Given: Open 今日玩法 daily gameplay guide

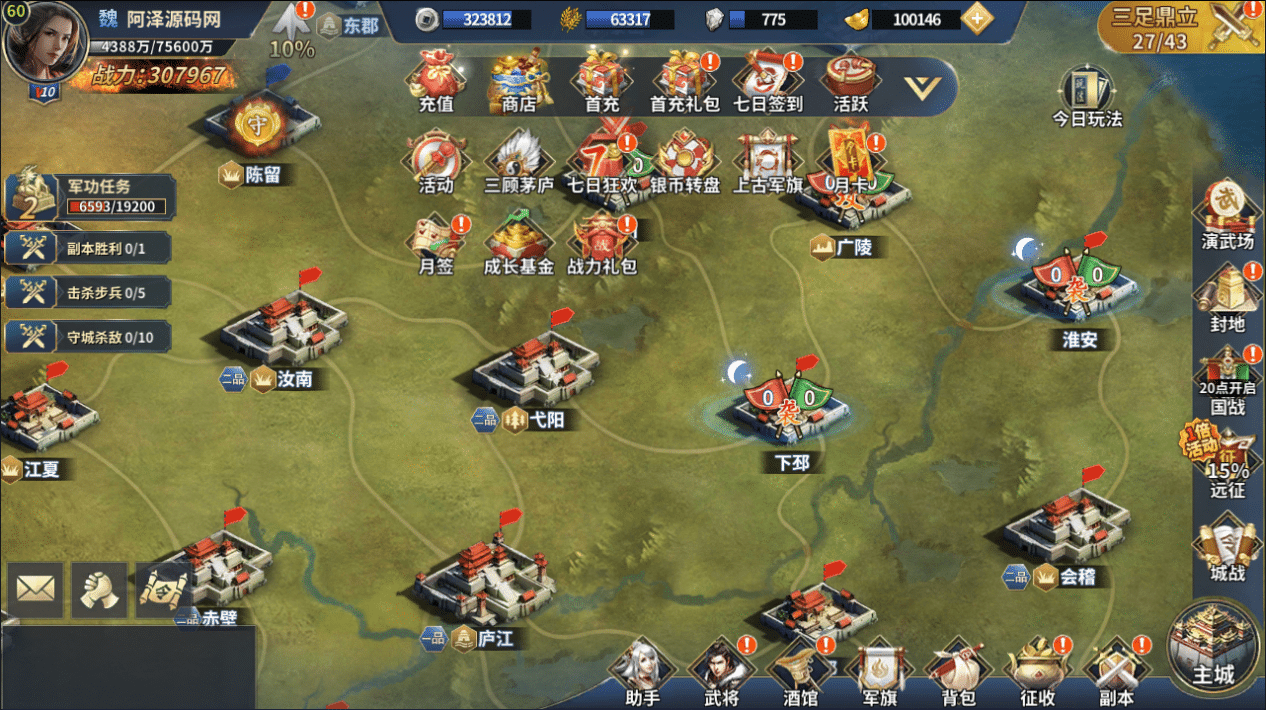Looking at the screenshot, I should [x=1086, y=97].
